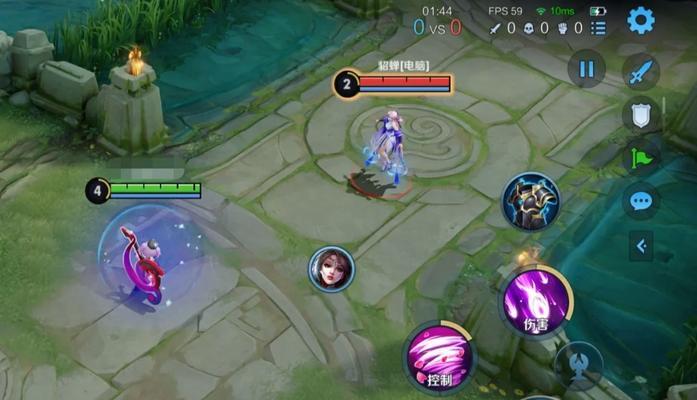Collapse the signal panel with the arrow
The image size is (697, 400).
tap(641, 245)
